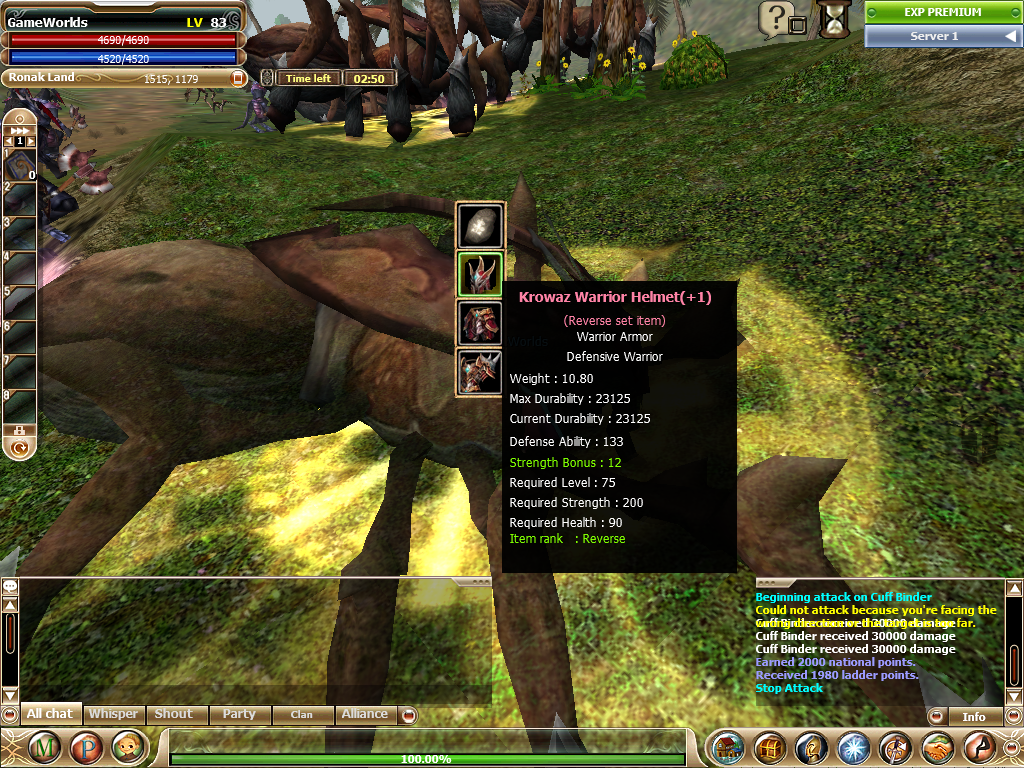This screenshot has height=771, width=1025.
Task: Open the green M round button
Action: coord(44,747)
